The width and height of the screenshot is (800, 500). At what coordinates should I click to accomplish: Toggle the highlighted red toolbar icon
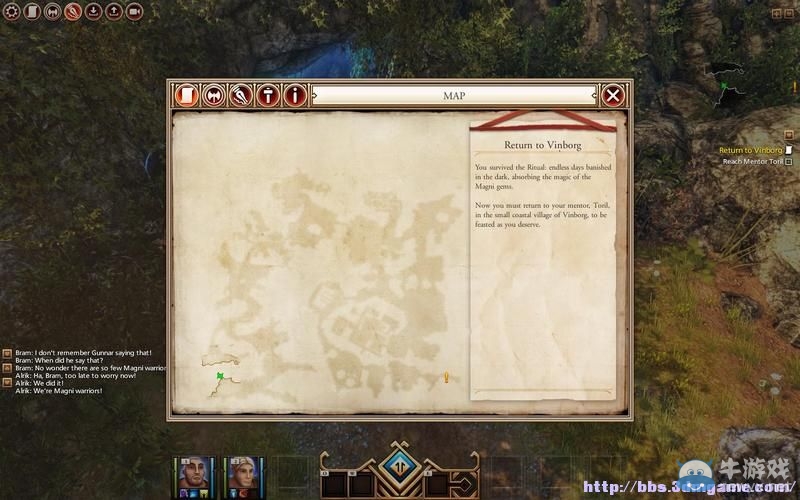click(73, 12)
